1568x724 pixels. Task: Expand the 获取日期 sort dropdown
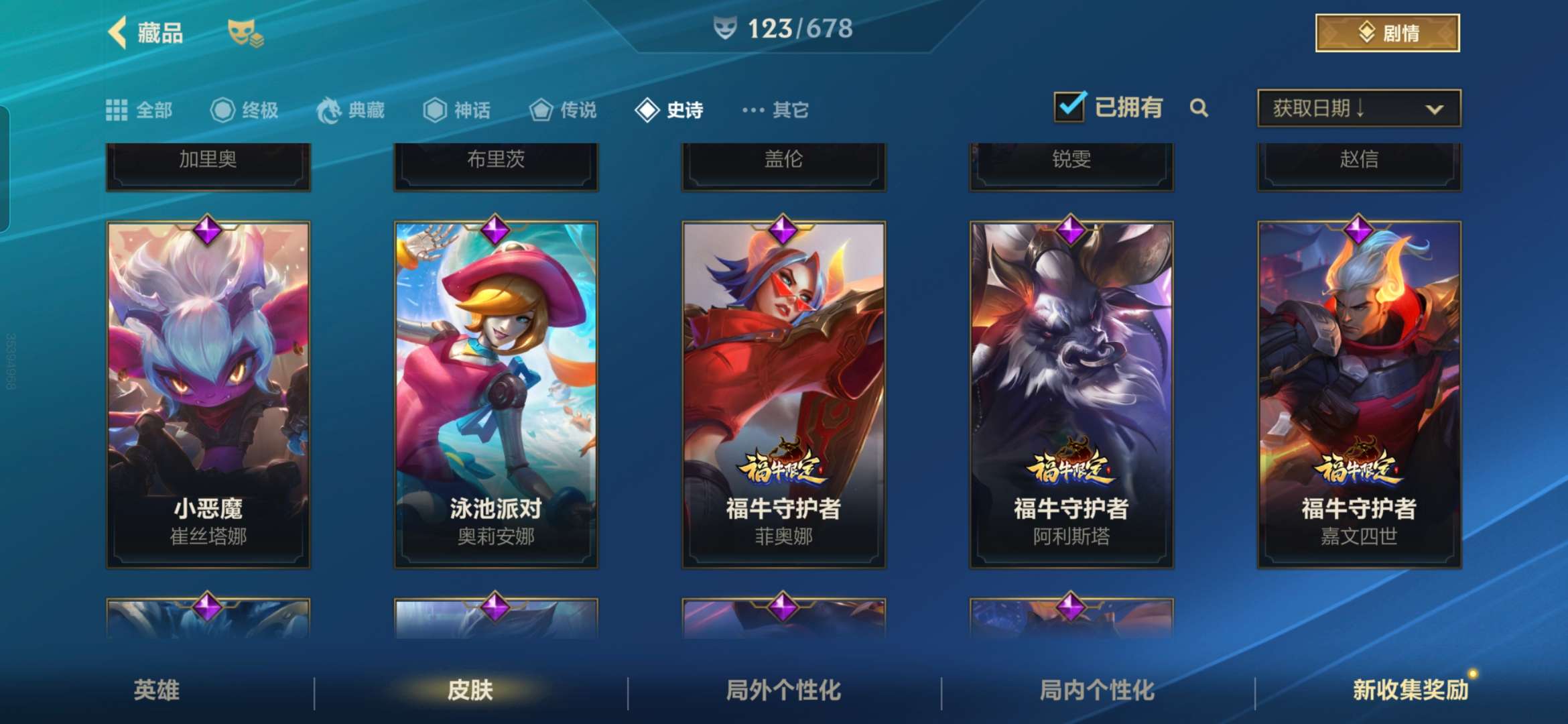pyautogui.click(x=1359, y=108)
